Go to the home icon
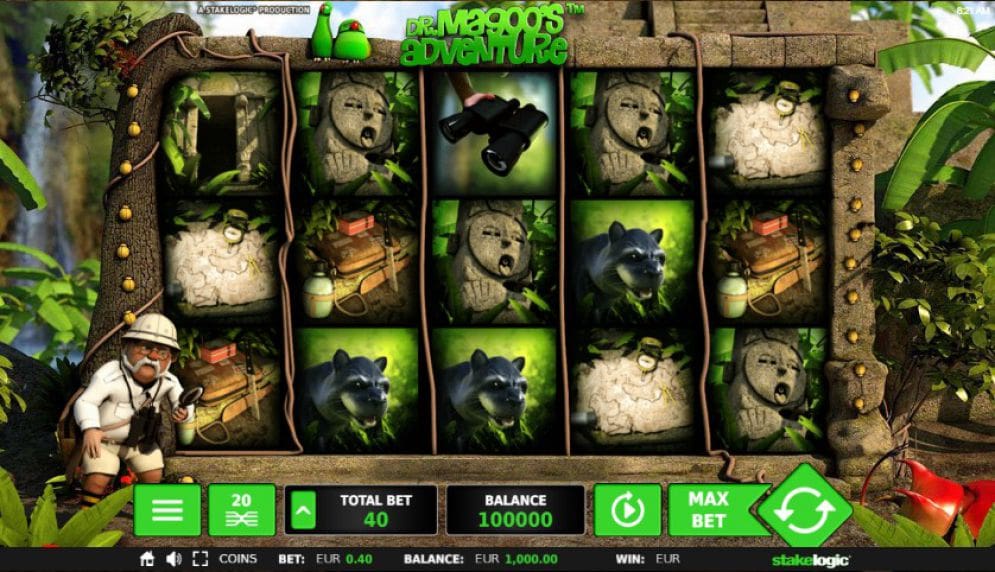The width and height of the screenshot is (995, 572). pos(147,559)
